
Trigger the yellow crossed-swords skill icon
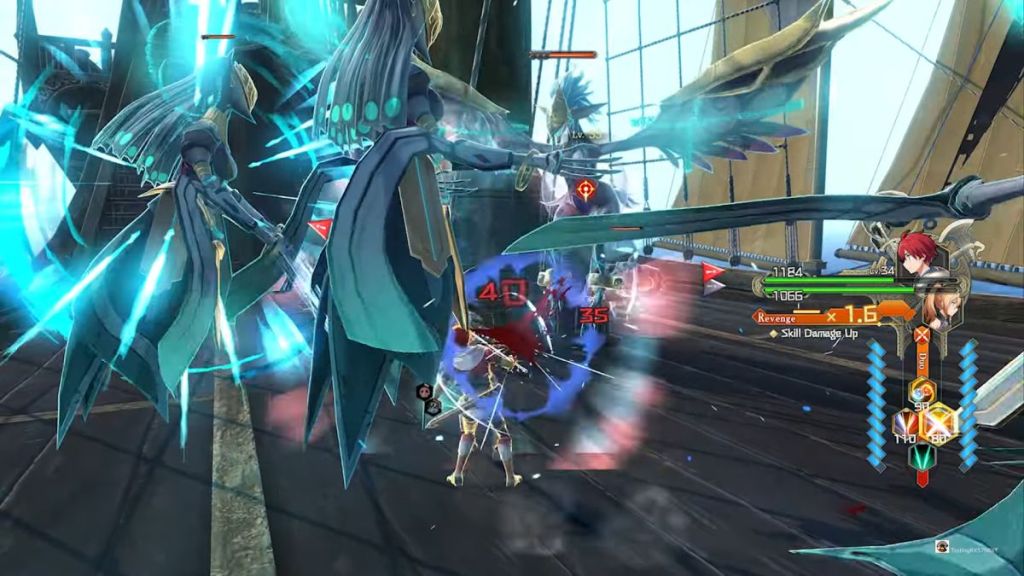[x=940, y=422]
